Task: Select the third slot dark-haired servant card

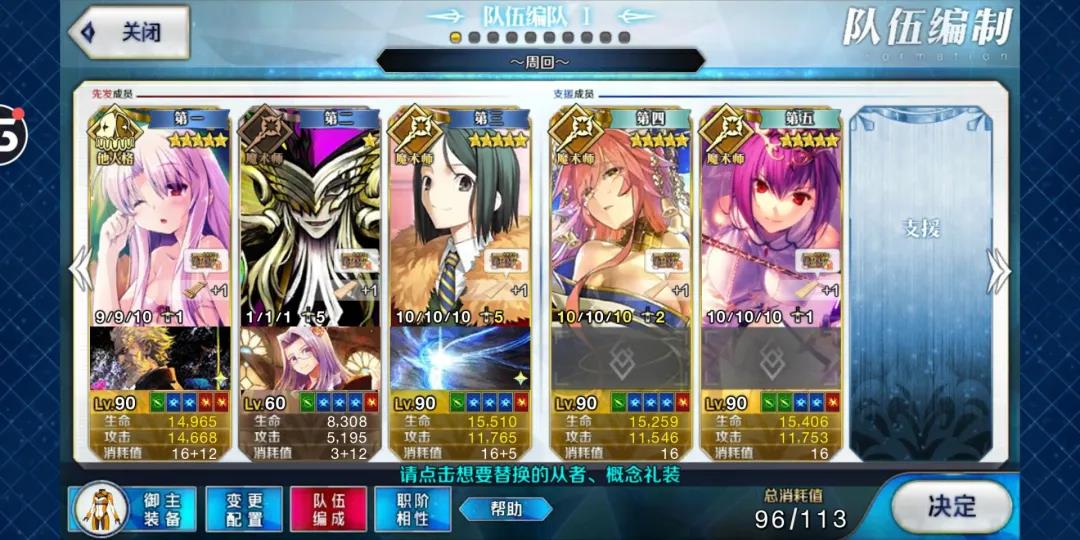Action: click(460, 220)
